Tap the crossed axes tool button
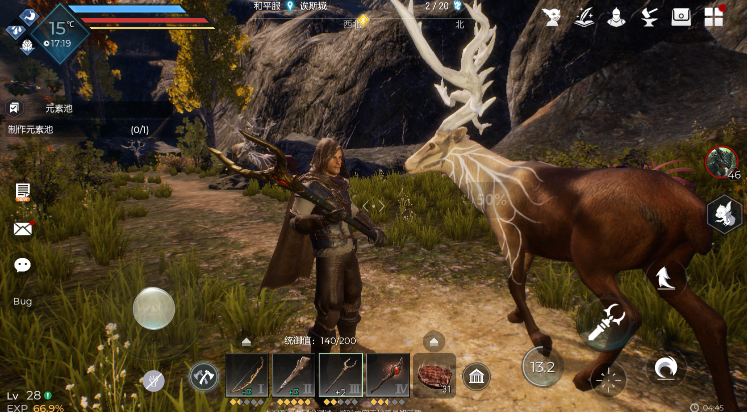 click(x=204, y=377)
